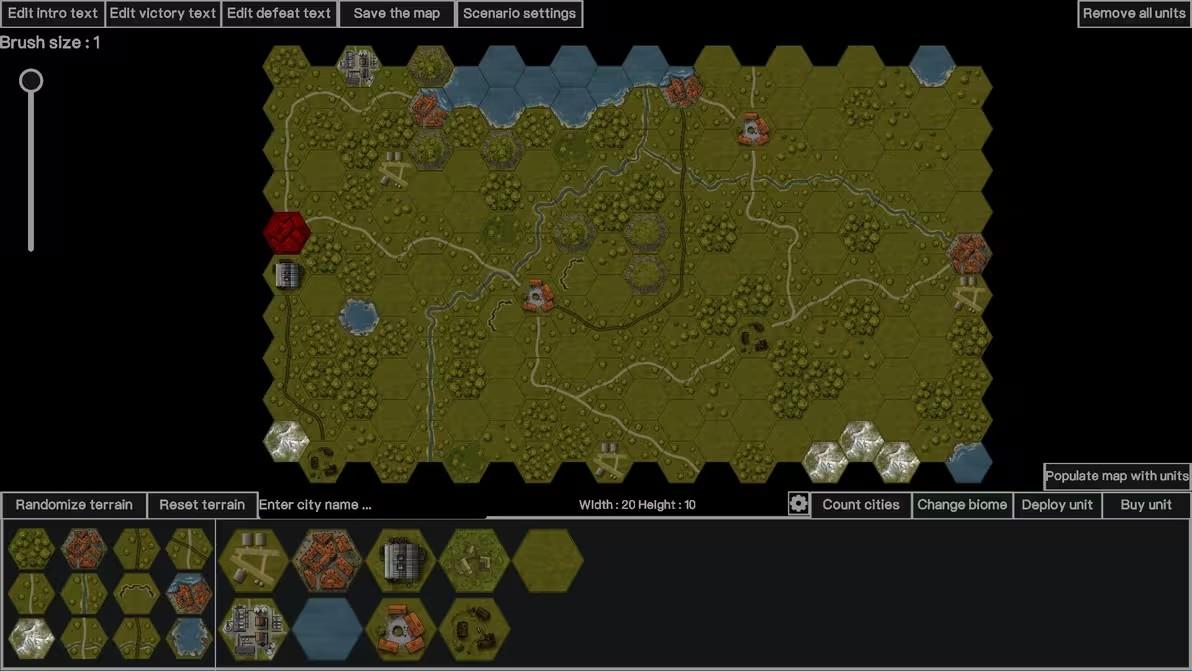Populate map with units

1117,476
